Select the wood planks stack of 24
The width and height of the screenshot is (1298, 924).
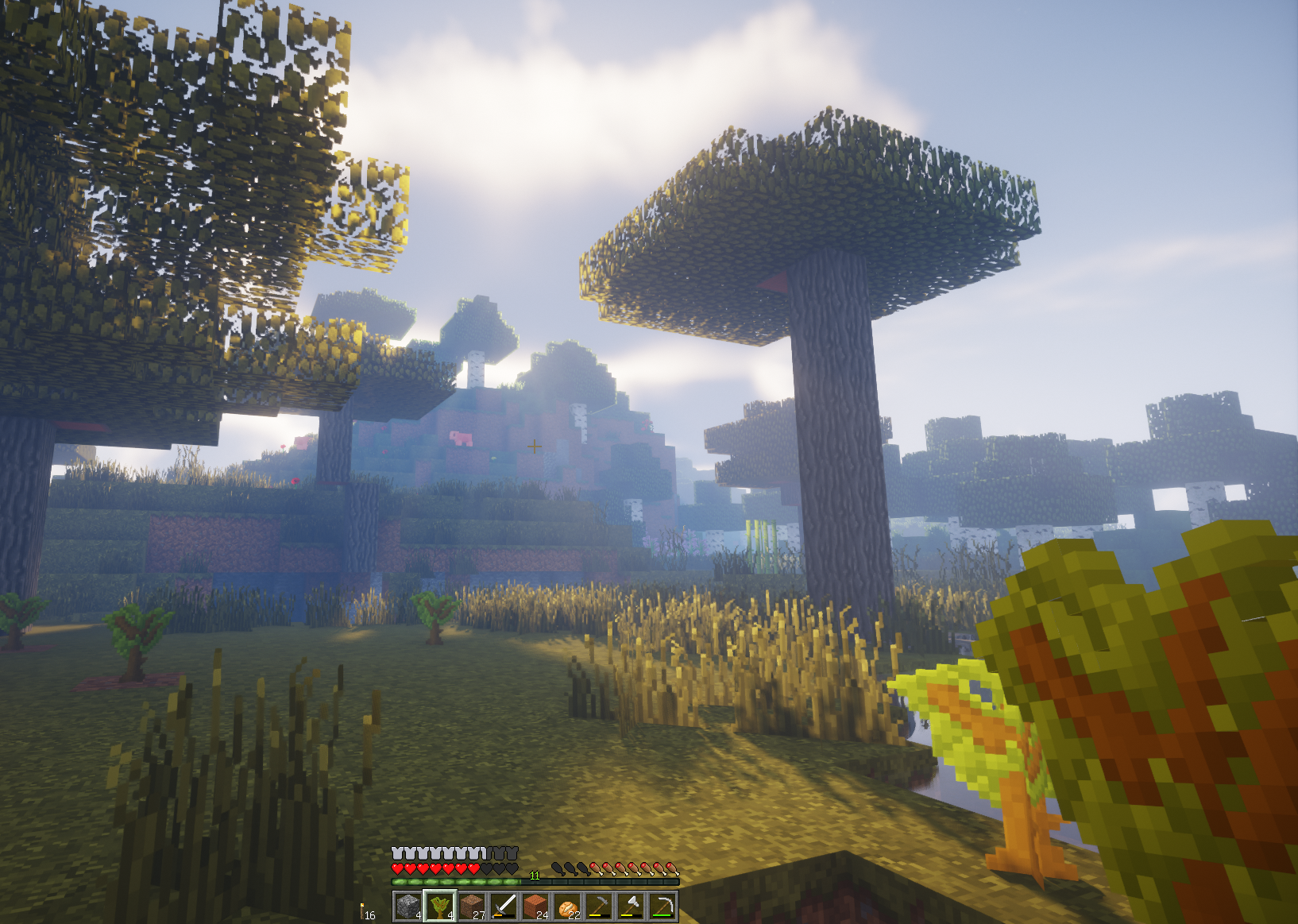[535, 906]
